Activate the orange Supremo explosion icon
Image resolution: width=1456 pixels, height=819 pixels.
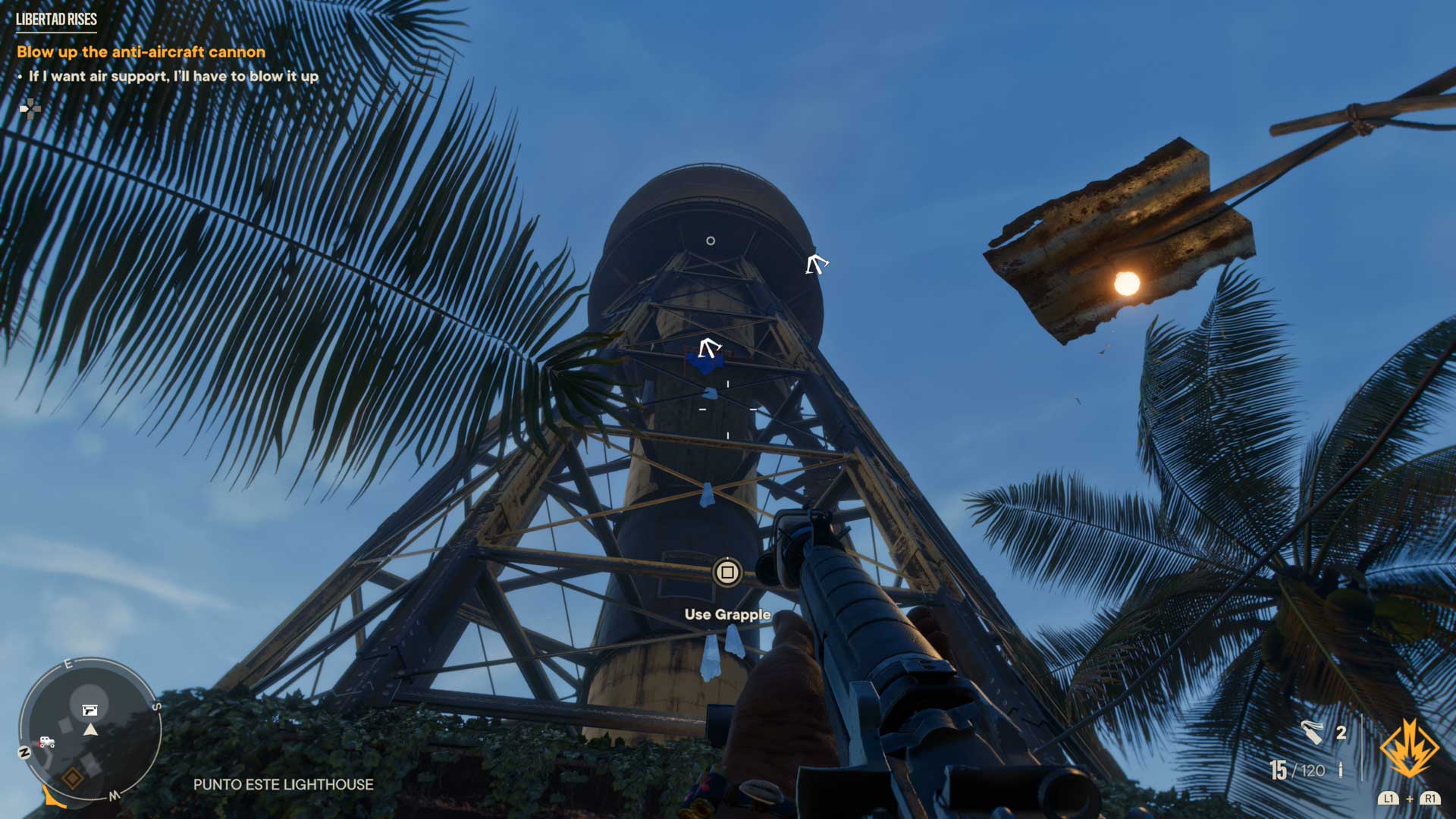[1408, 749]
